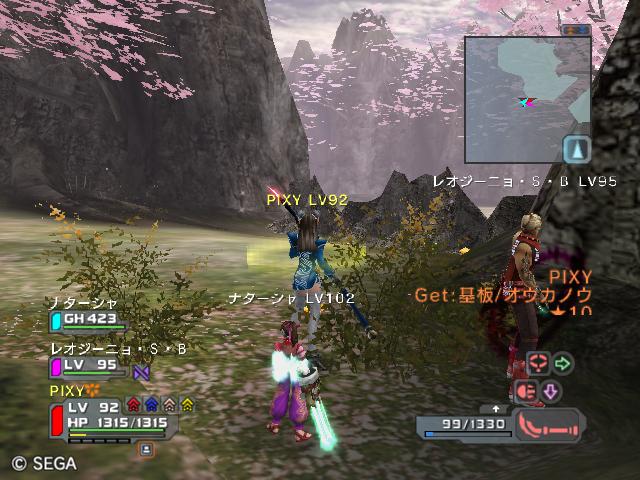Click the small chat icon under HP panel

146,450
